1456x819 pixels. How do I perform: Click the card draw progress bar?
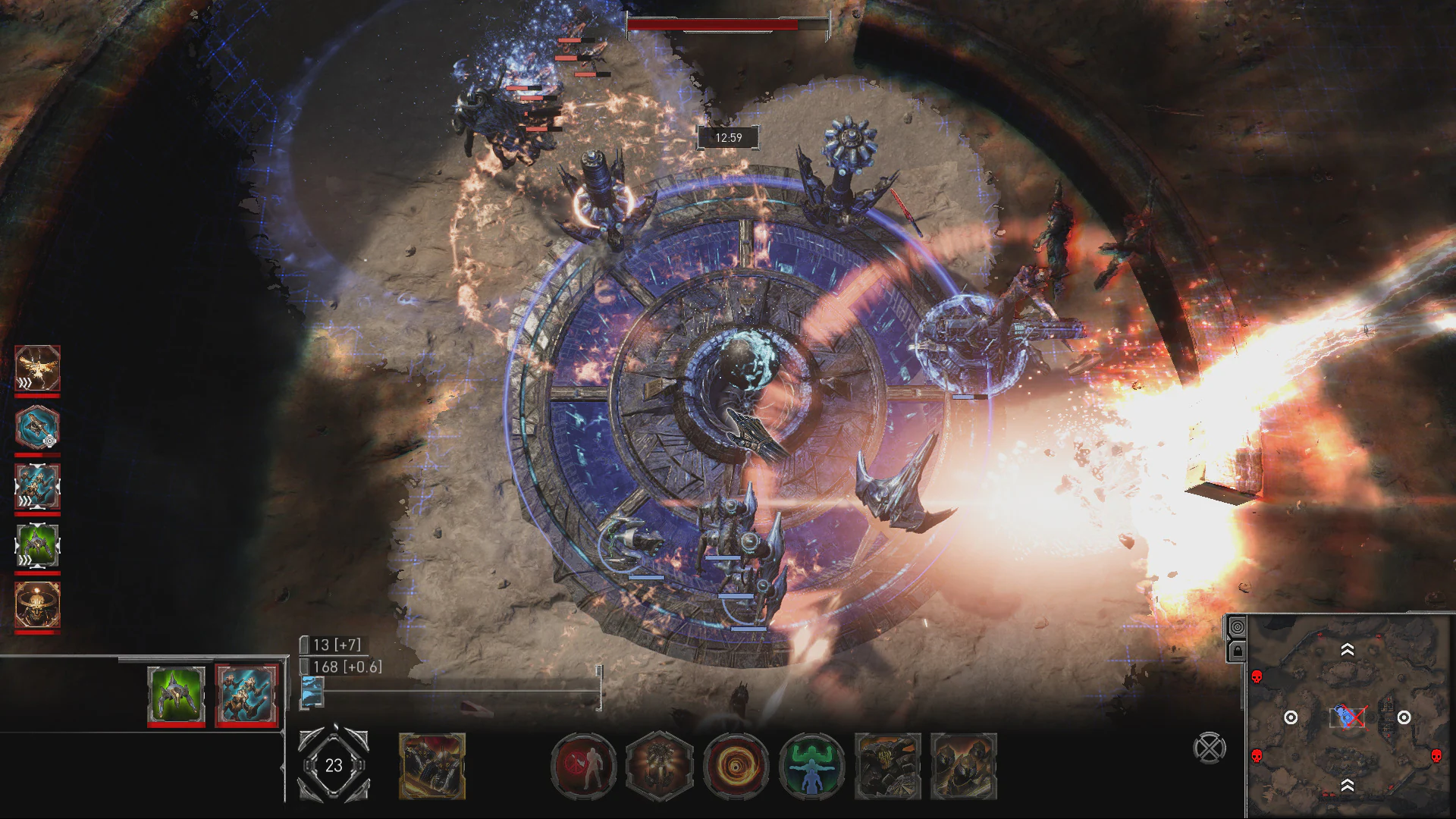455,691
